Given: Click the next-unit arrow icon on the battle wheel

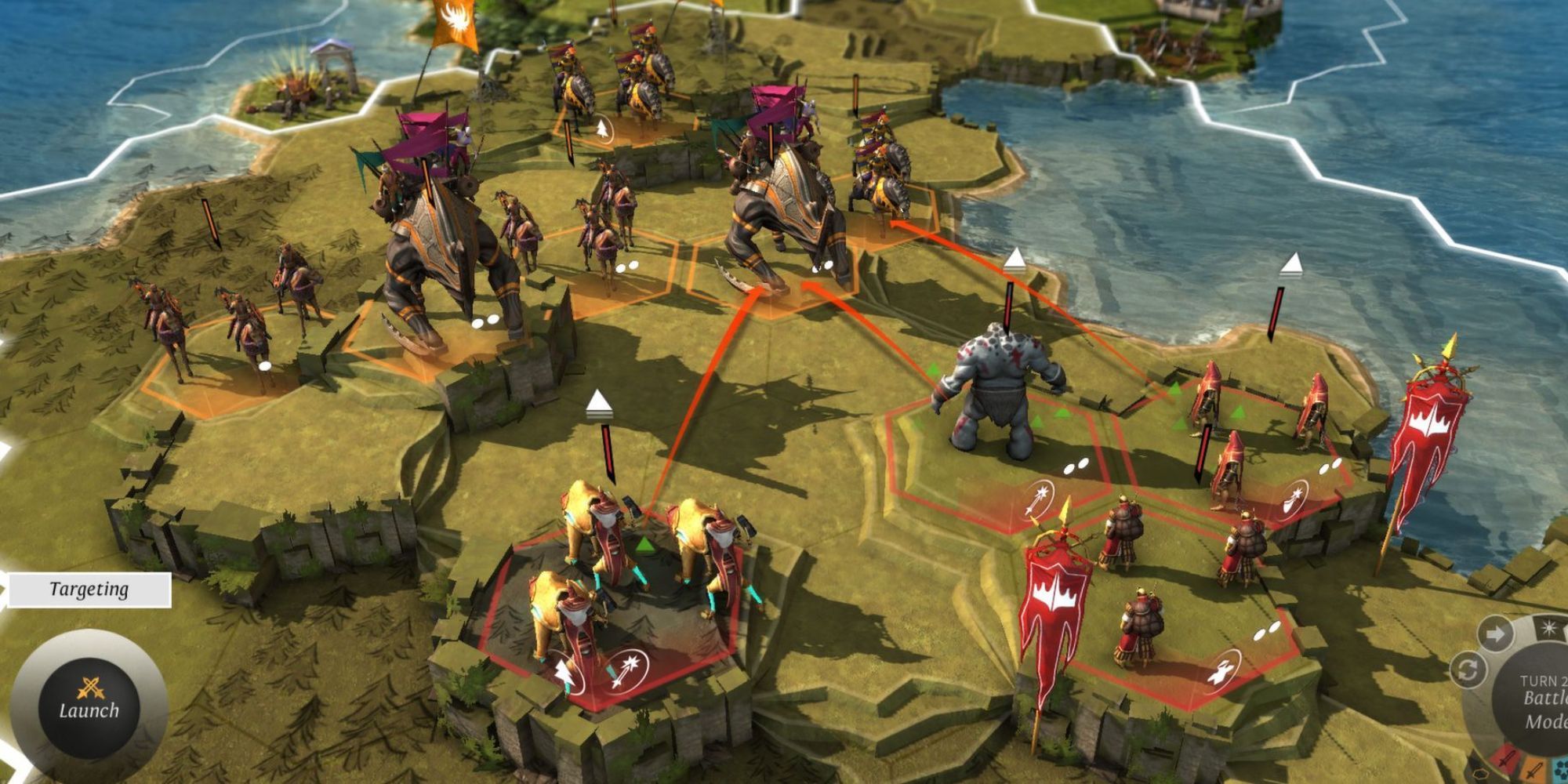Looking at the screenshot, I should [1494, 633].
